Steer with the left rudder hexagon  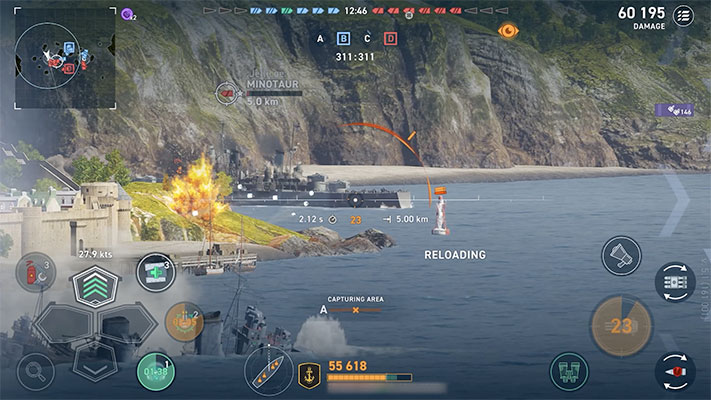click(x=60, y=324)
